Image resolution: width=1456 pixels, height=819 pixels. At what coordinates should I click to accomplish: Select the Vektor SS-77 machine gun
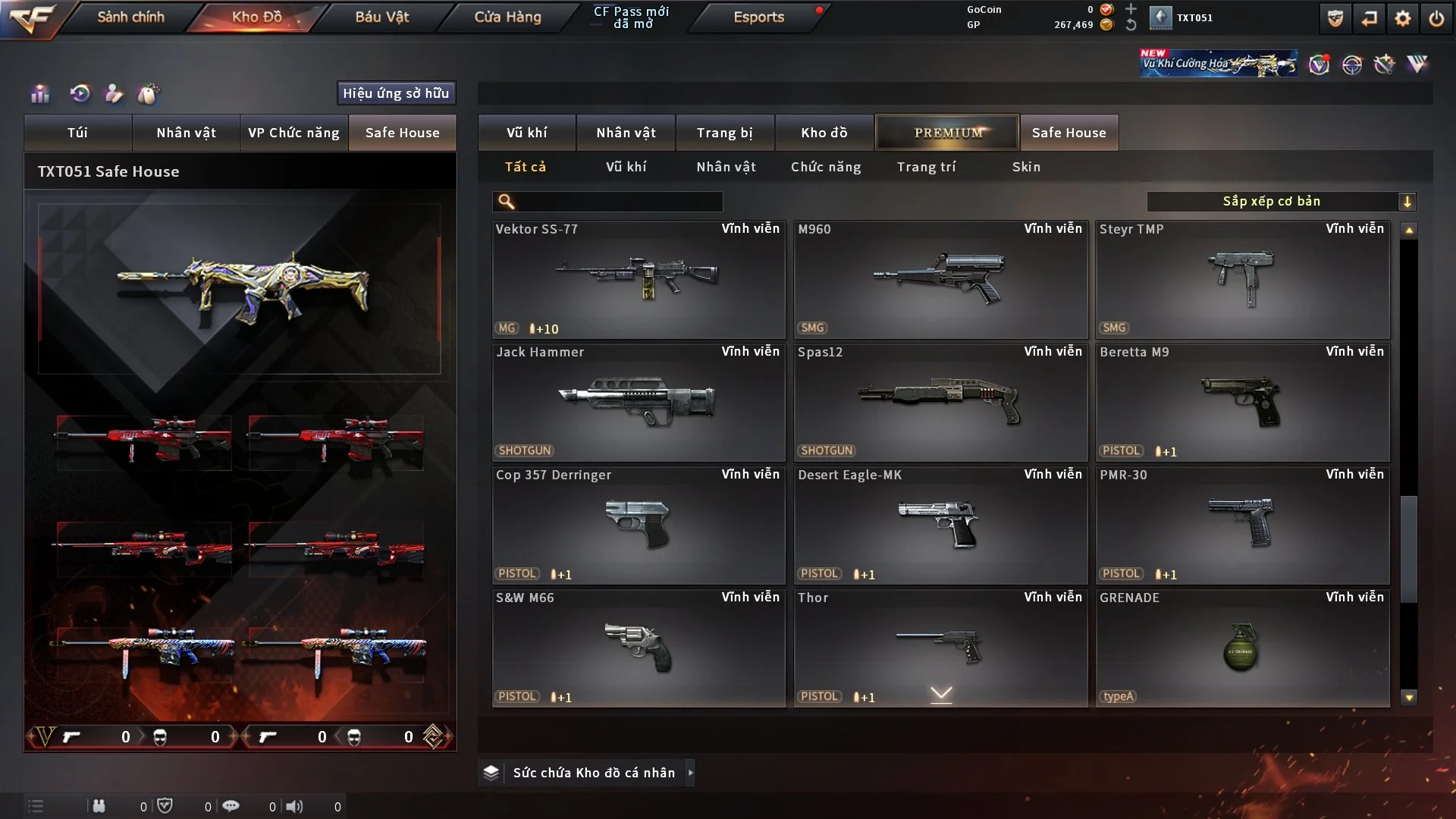pos(638,279)
